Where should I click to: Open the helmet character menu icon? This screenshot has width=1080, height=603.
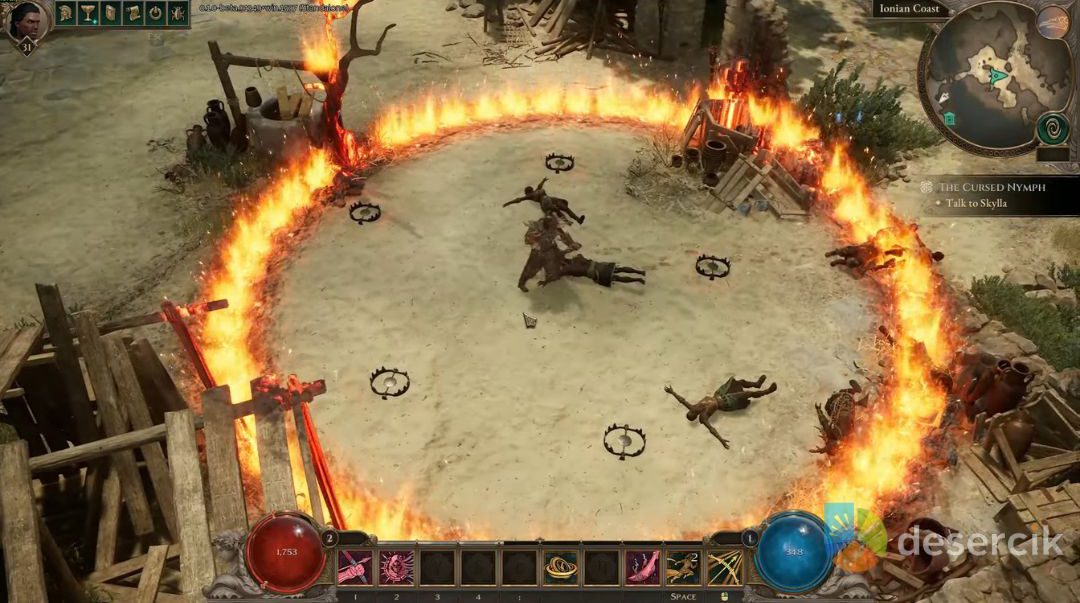tap(66, 13)
